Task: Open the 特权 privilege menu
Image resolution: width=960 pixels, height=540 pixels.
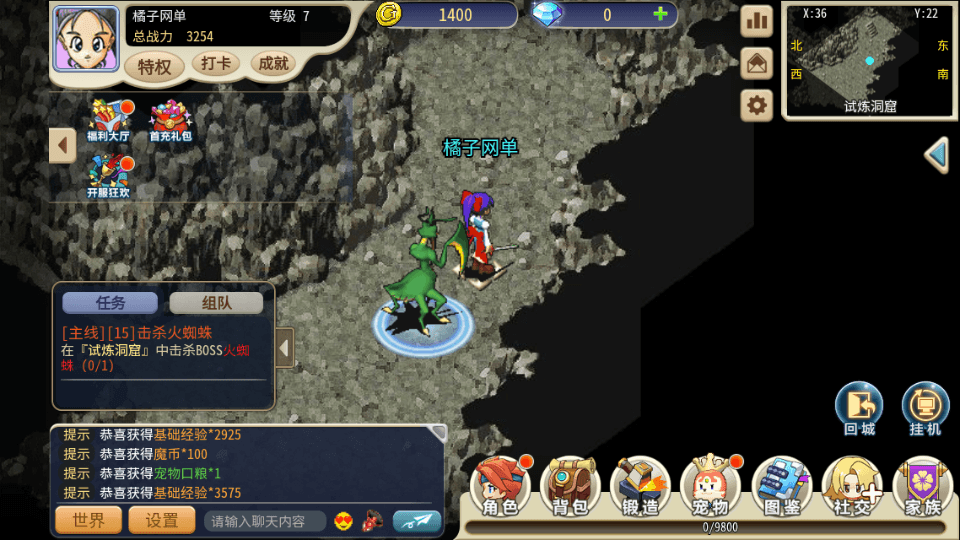Action: click(x=154, y=66)
